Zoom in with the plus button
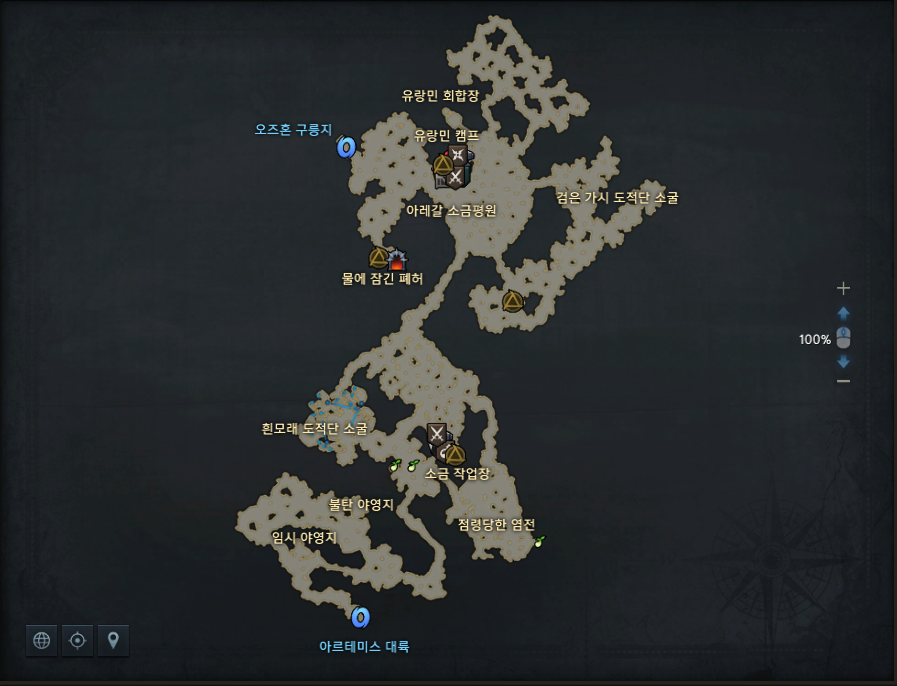 (x=843, y=288)
